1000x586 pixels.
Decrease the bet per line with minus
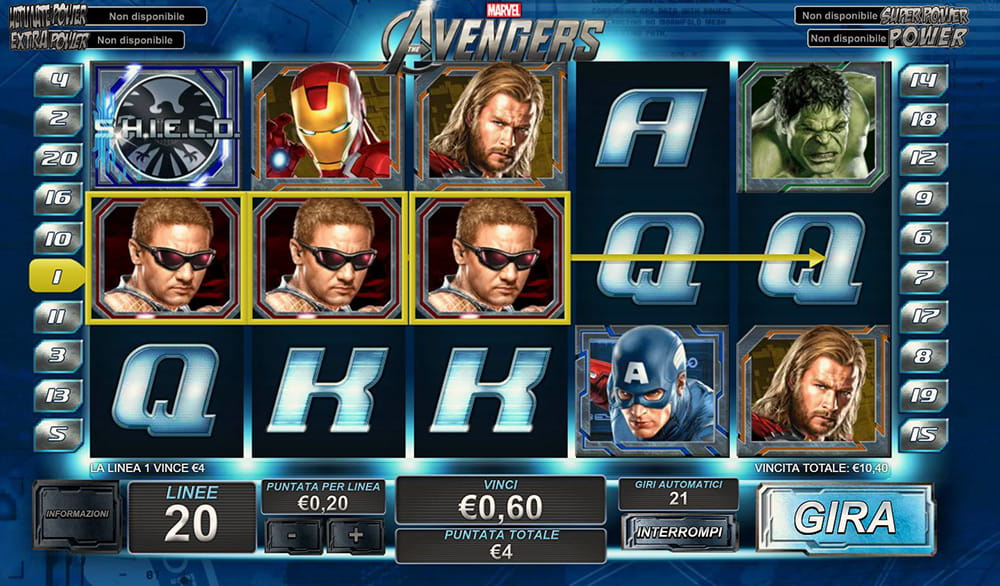(291, 534)
